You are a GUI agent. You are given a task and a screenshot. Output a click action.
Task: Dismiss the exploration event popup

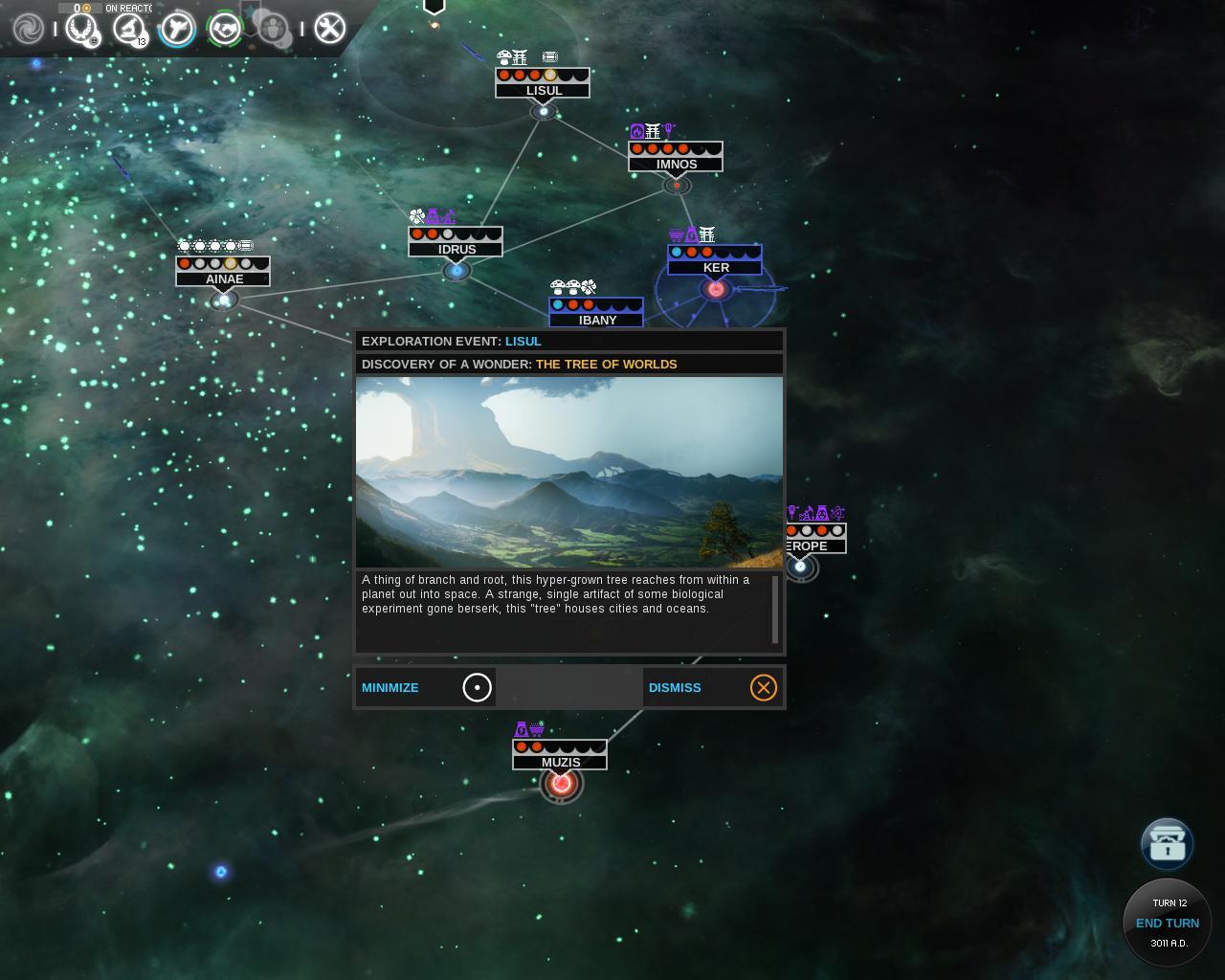click(x=713, y=687)
